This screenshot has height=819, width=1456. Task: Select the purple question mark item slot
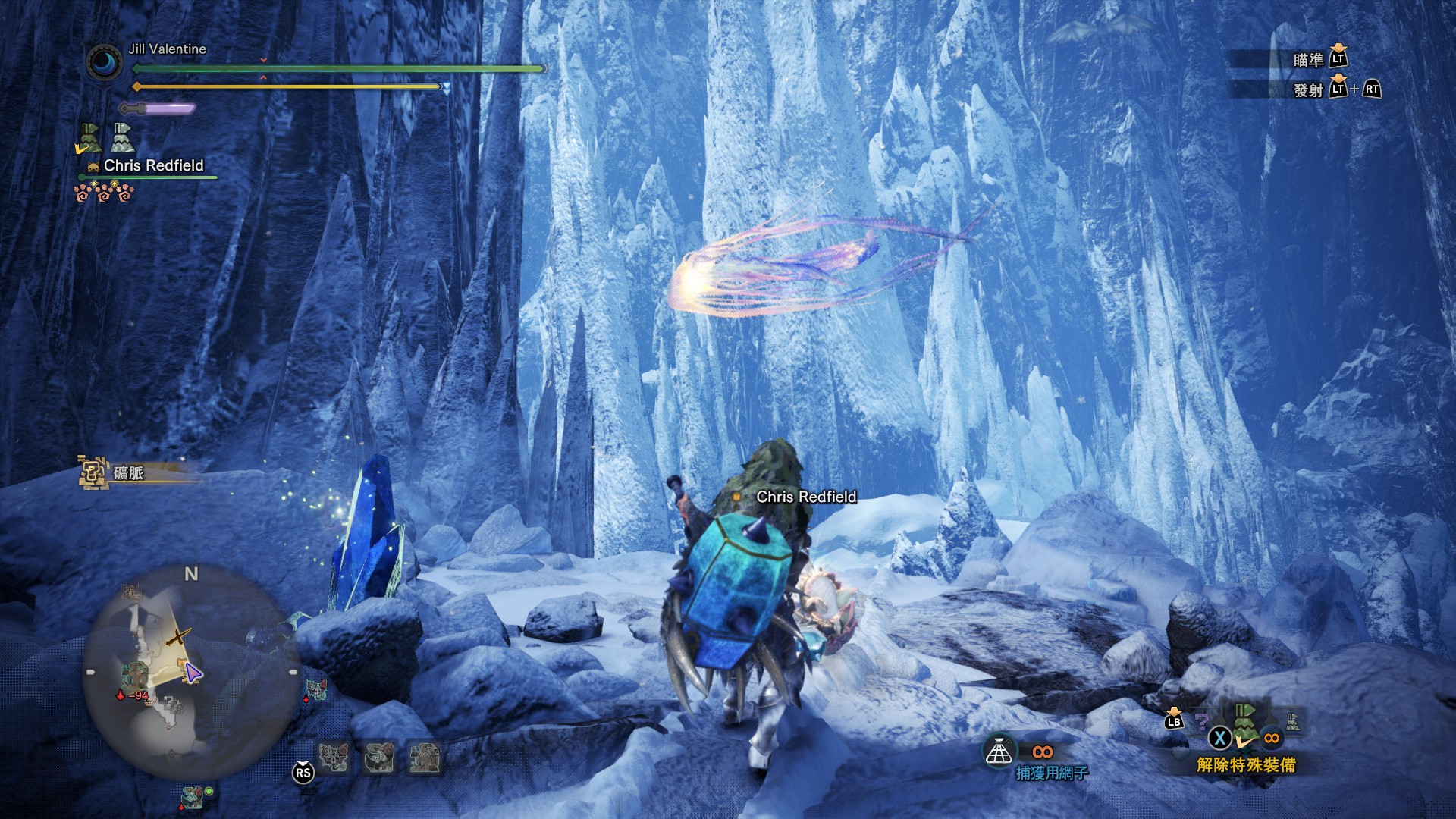pyautogui.click(x=1200, y=720)
